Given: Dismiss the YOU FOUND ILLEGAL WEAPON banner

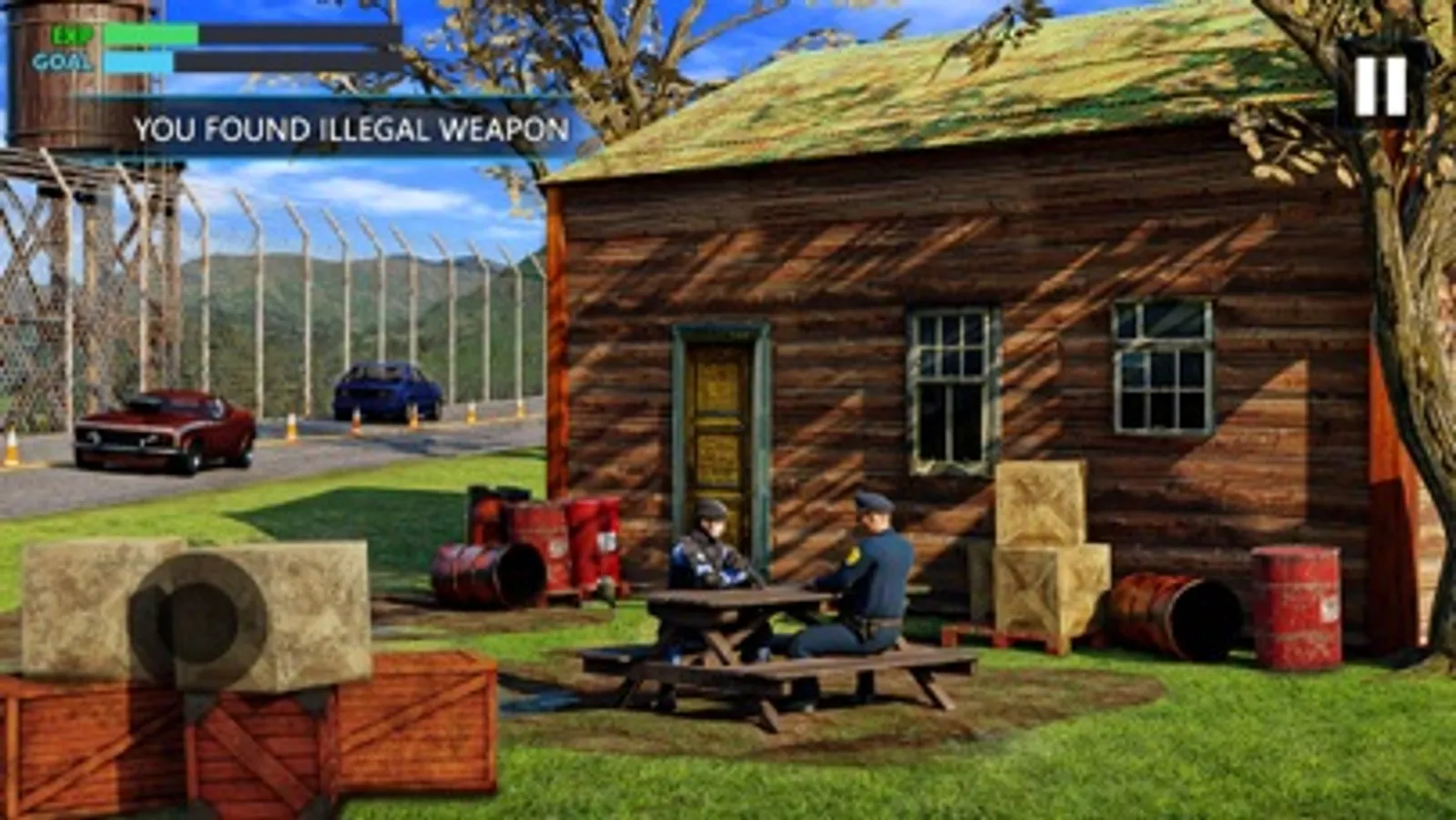Looking at the screenshot, I should point(355,130).
